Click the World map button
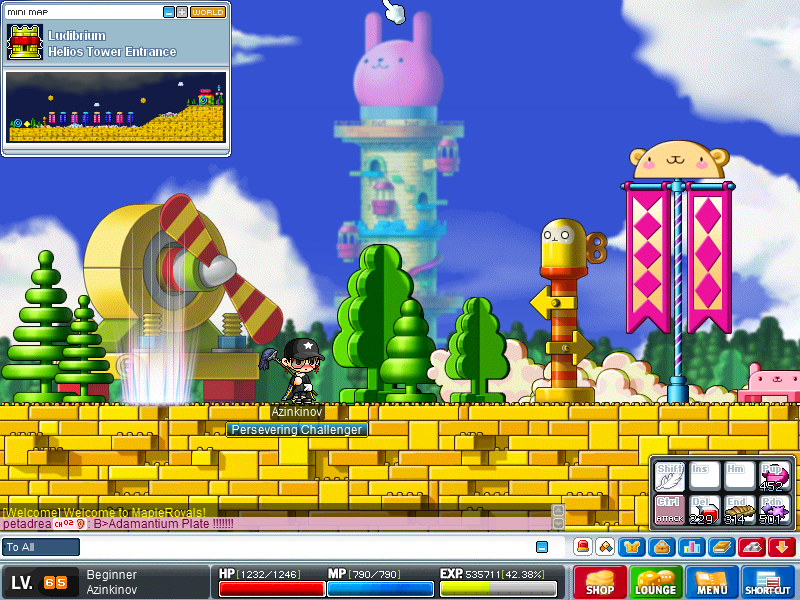The image size is (800, 600). 208,12
